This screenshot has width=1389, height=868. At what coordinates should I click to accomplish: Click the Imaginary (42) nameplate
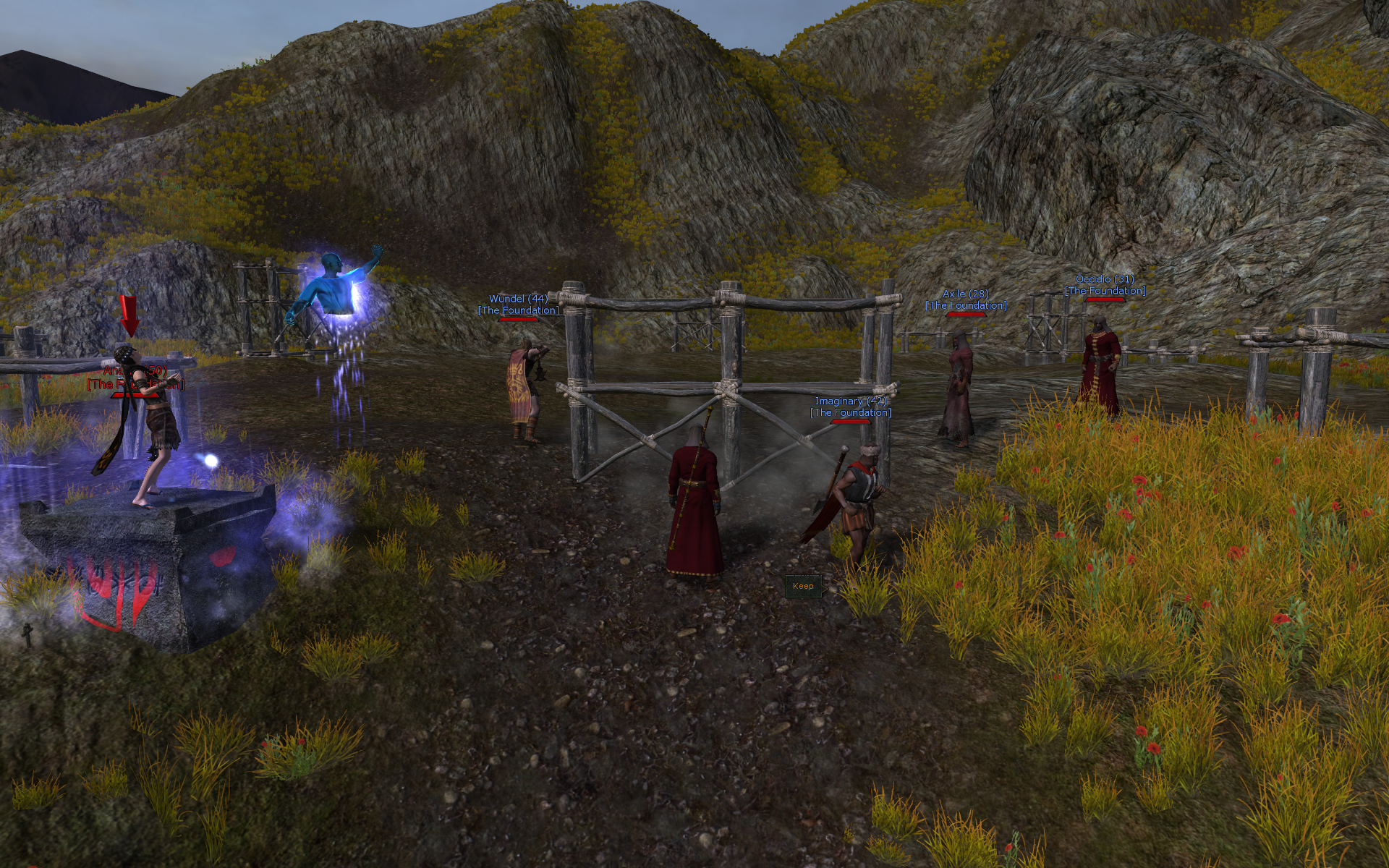pos(850,401)
